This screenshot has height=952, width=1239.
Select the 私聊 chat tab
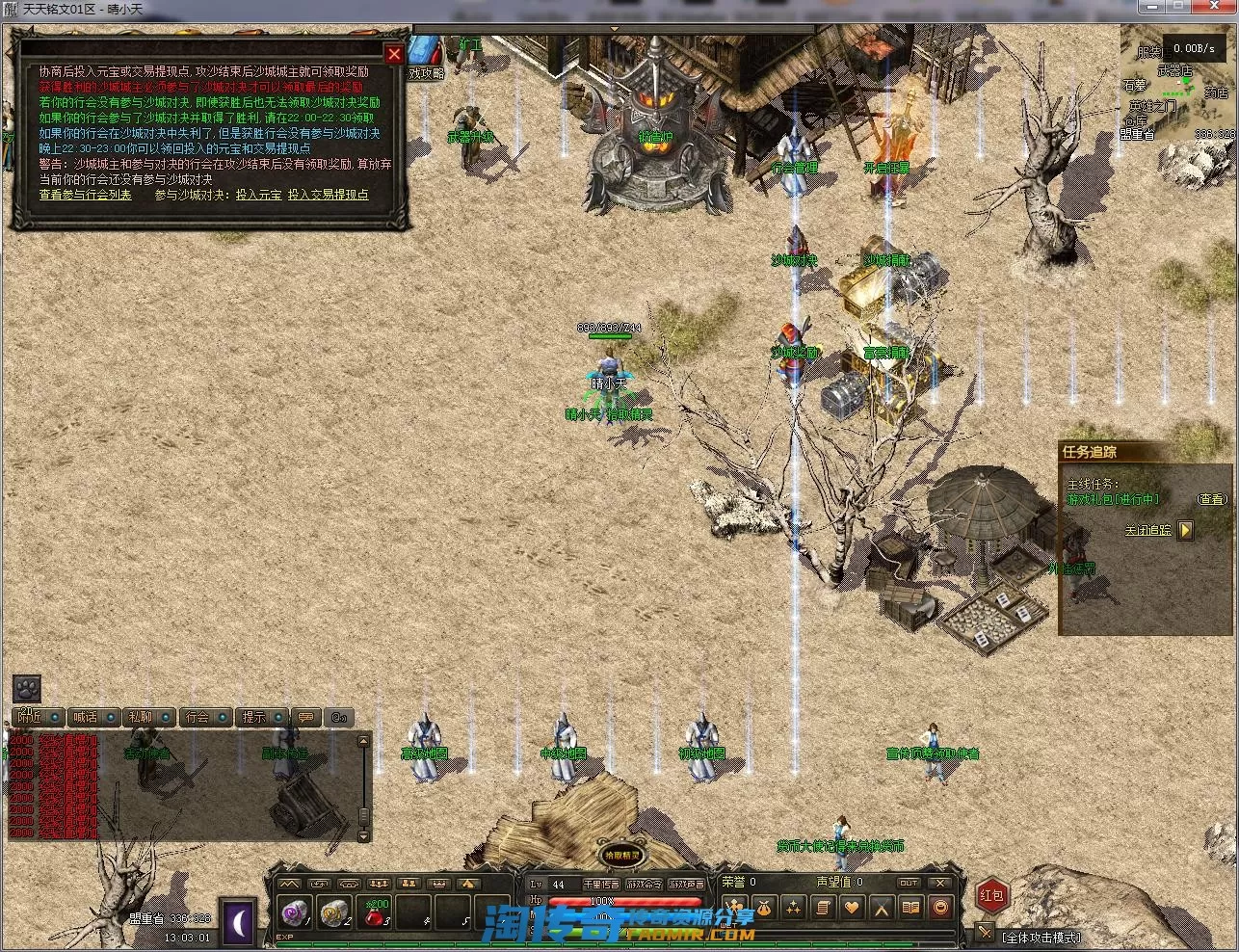click(149, 717)
